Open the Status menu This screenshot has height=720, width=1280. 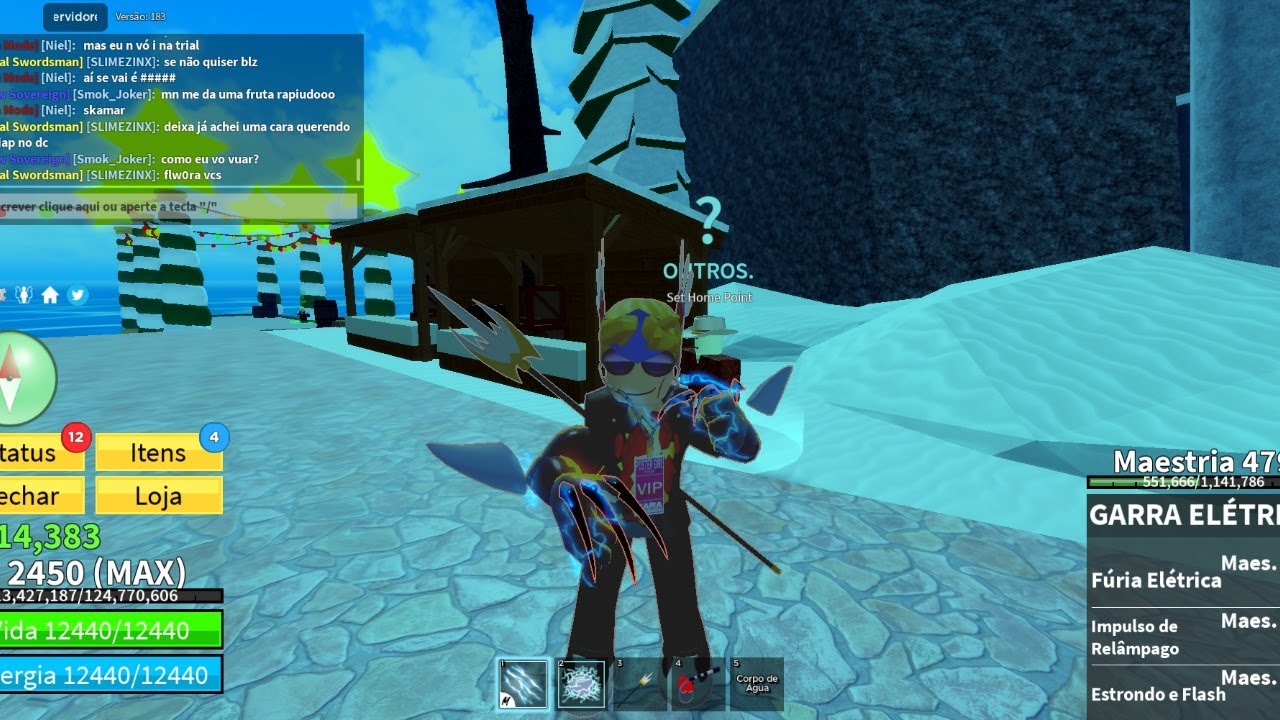[36, 453]
